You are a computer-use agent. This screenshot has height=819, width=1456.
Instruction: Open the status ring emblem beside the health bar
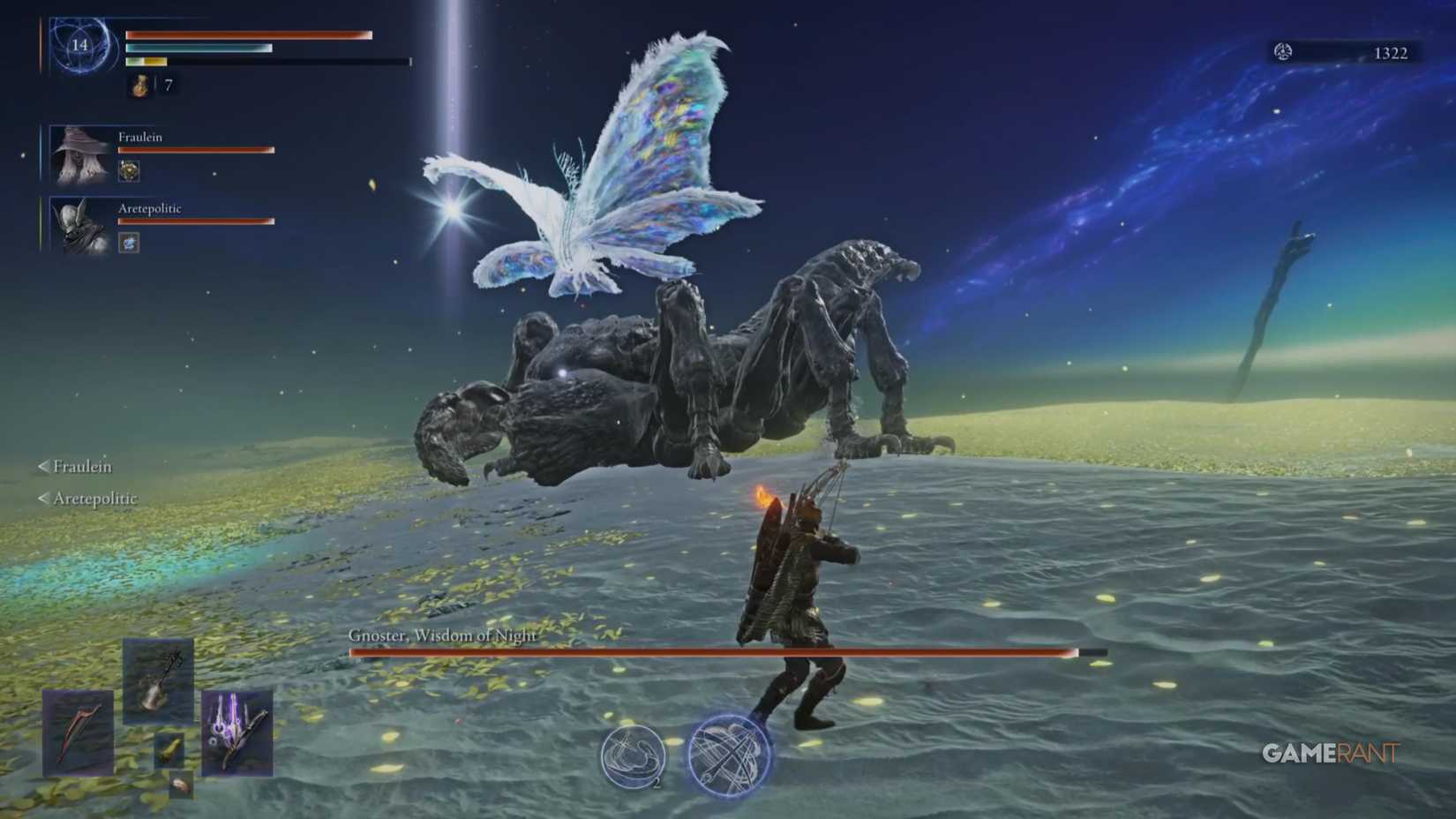tap(78, 47)
